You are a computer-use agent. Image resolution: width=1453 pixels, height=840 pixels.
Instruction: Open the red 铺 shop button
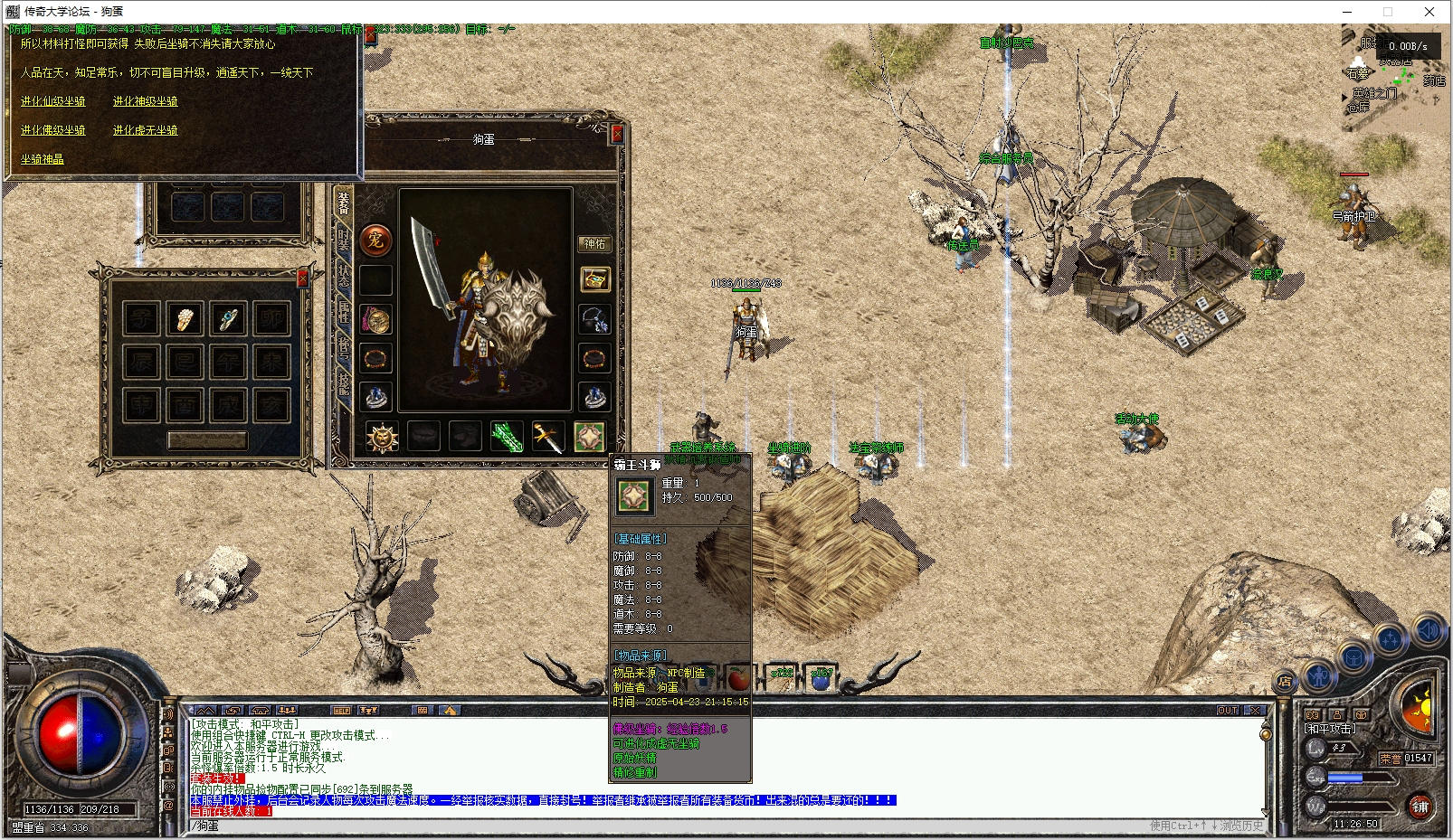[x=1420, y=807]
